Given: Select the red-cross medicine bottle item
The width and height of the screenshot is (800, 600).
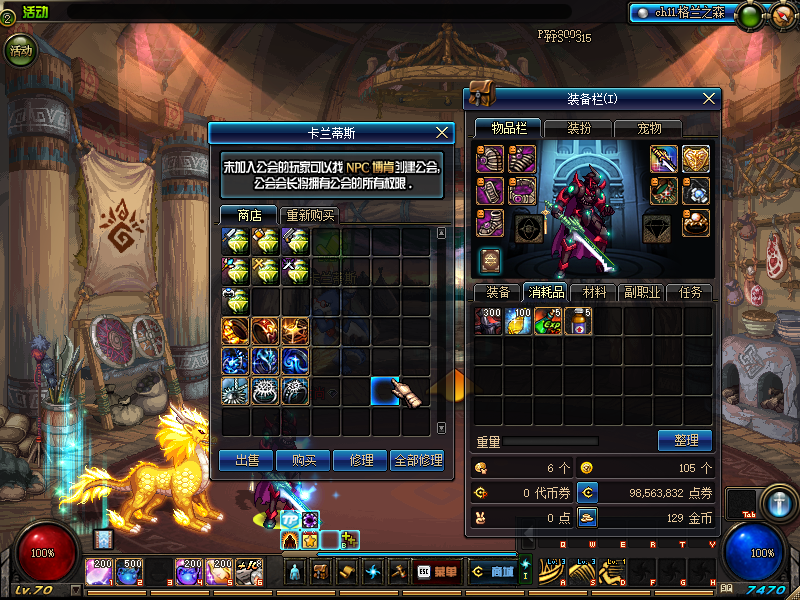Looking at the screenshot, I should pyautogui.click(x=577, y=322).
